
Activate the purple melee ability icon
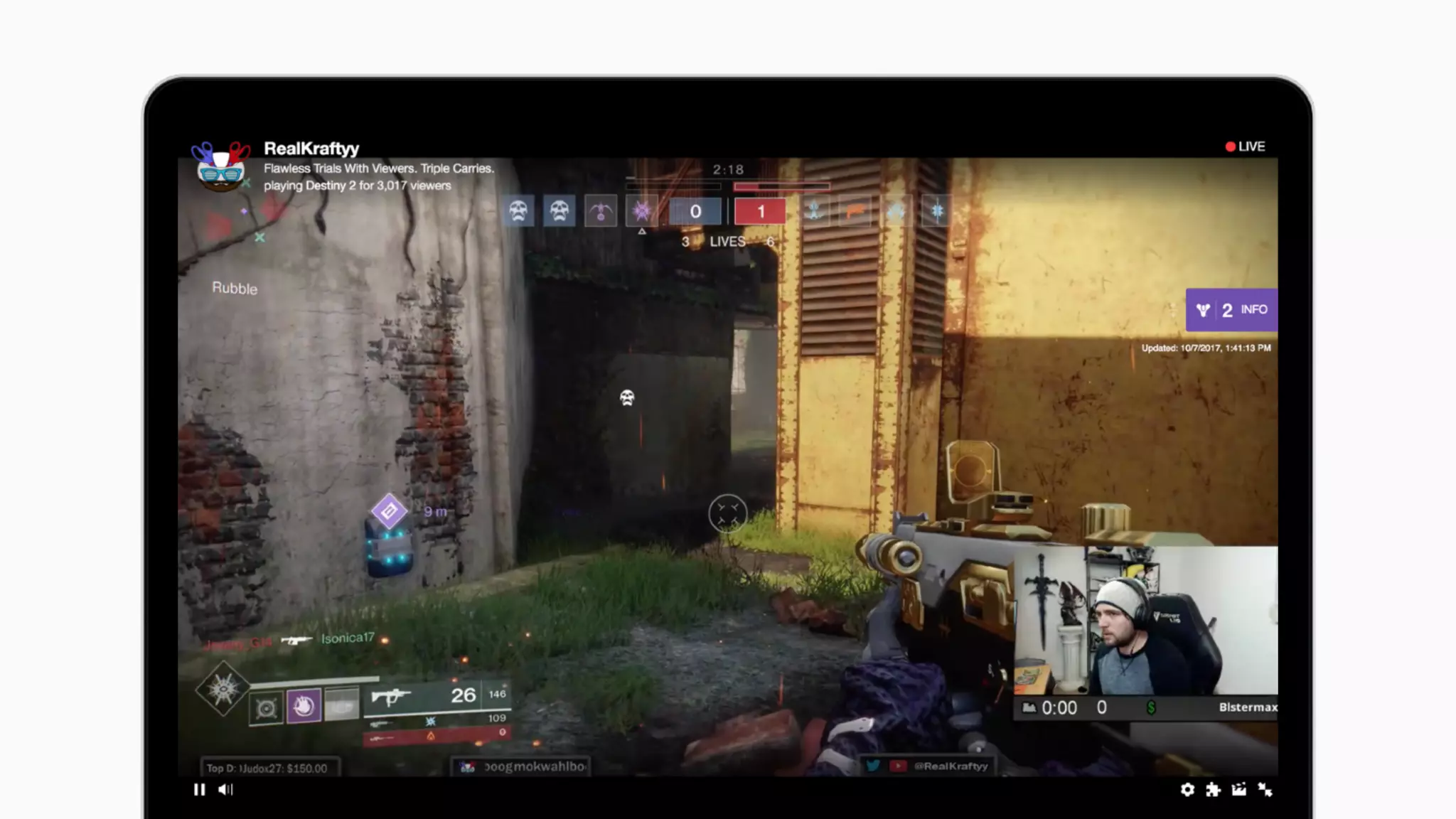point(304,706)
